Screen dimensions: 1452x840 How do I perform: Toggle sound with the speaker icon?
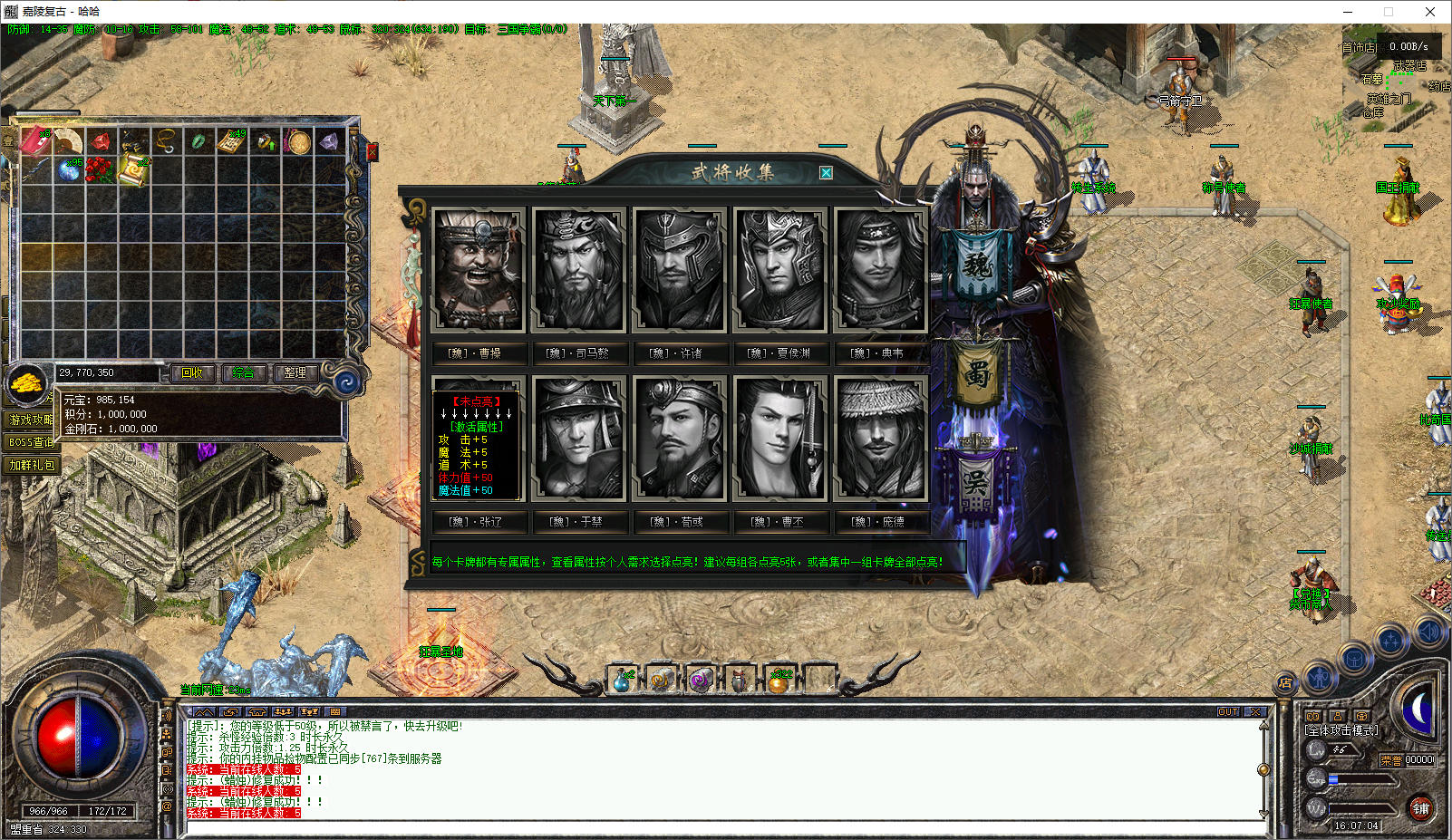(x=1429, y=632)
